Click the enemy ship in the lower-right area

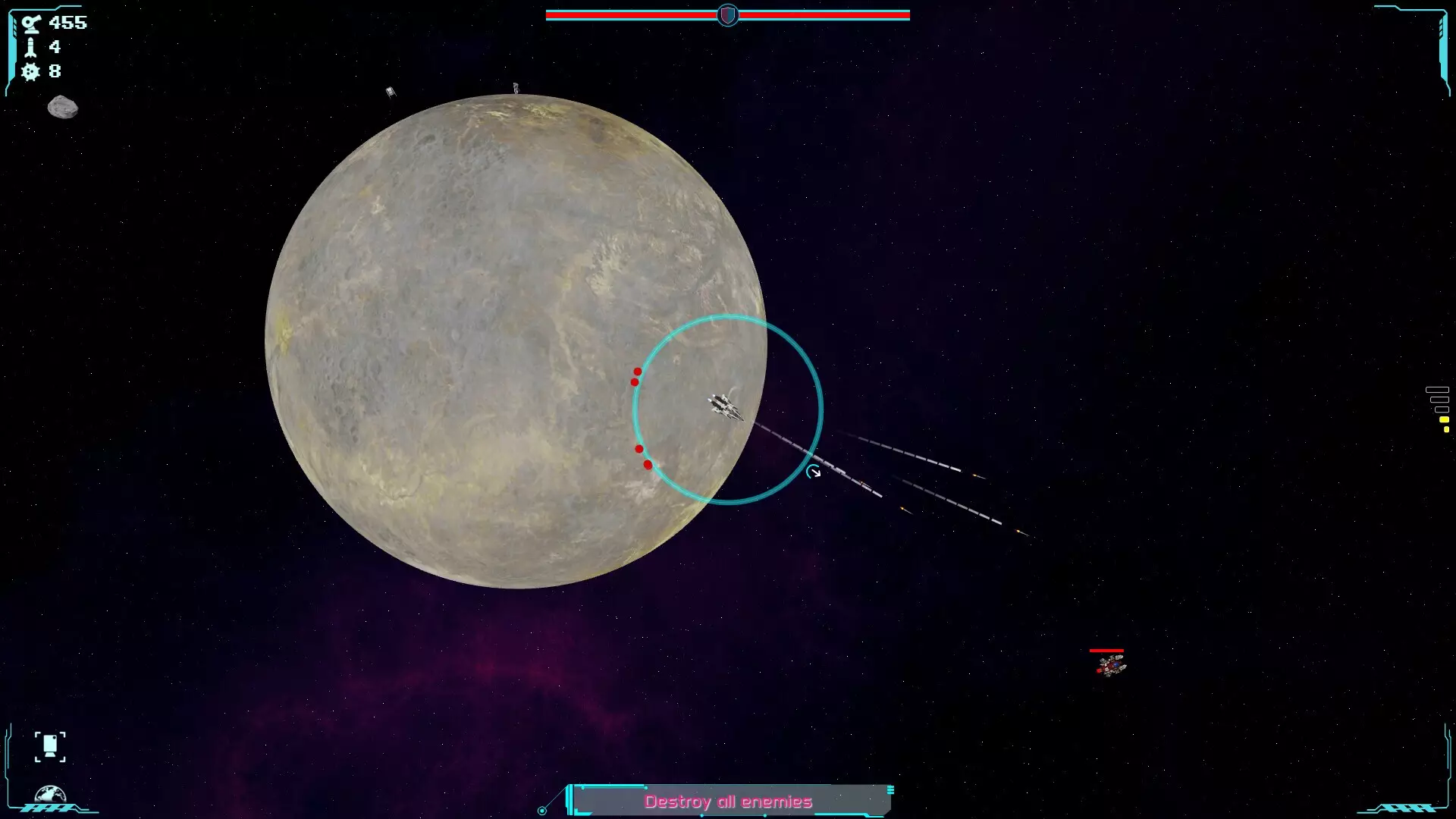tap(1111, 667)
